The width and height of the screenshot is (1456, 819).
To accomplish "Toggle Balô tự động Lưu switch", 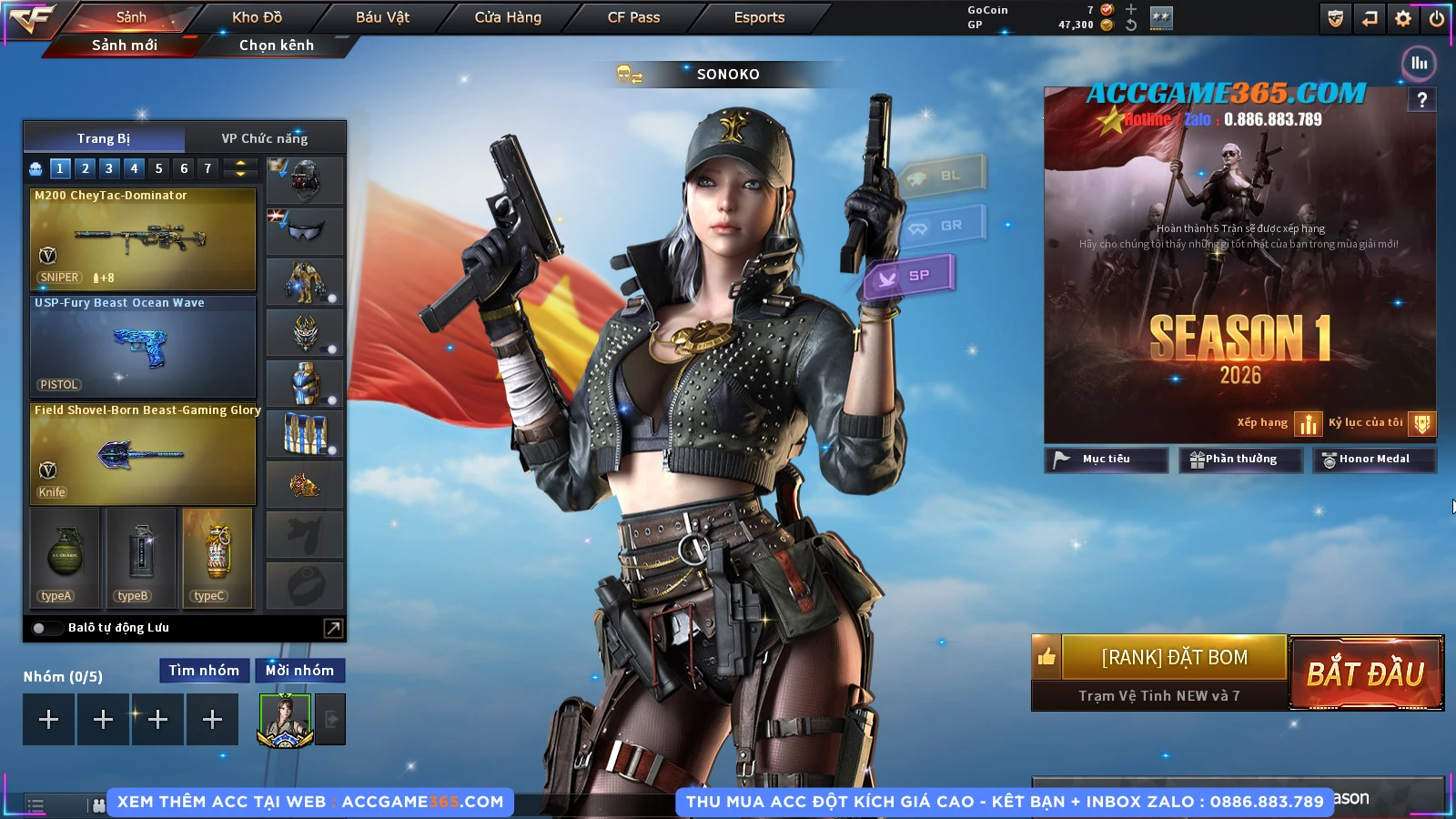I will 42,628.
